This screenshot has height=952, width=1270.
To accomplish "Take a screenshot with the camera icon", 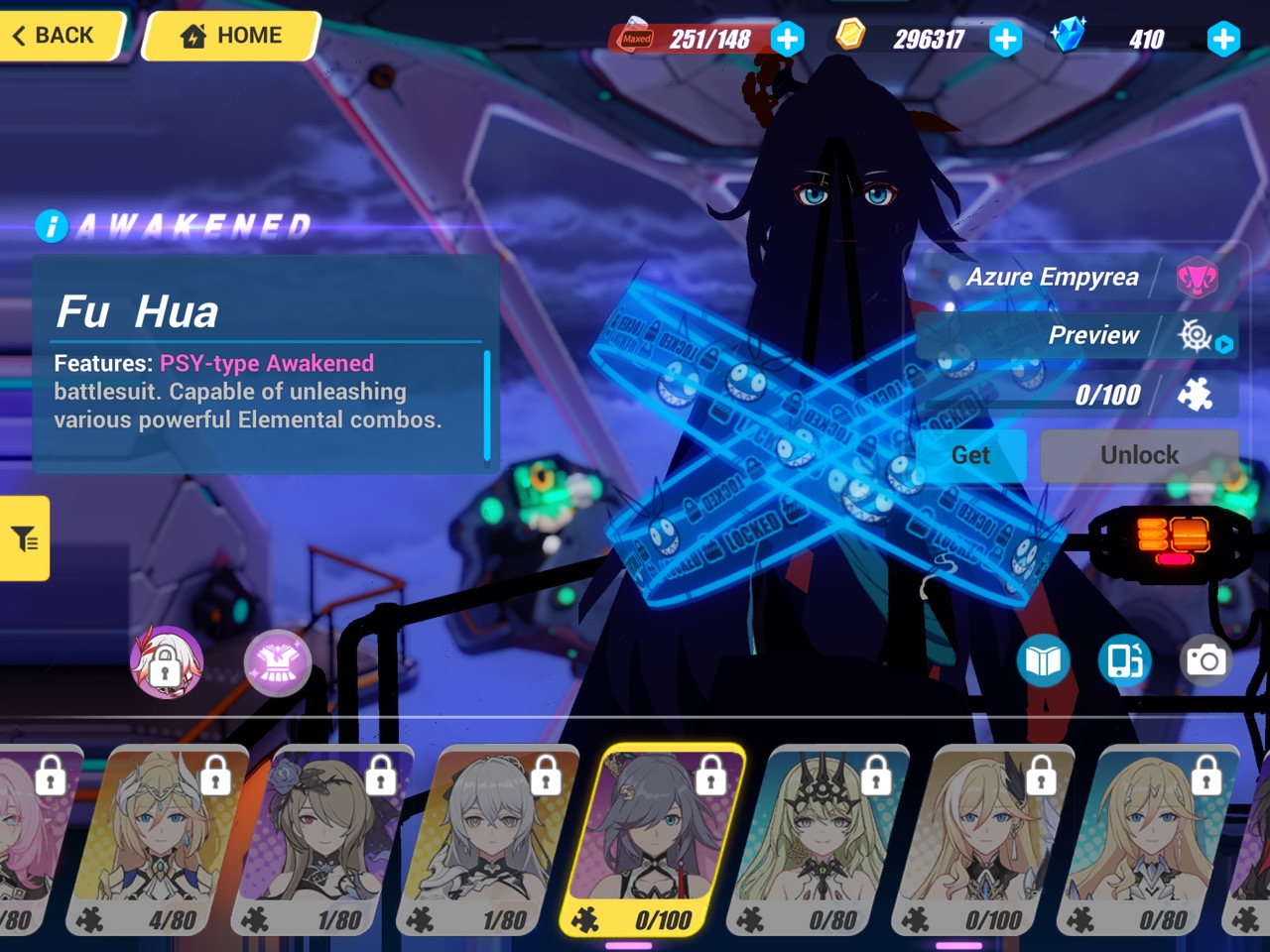I will [1206, 657].
